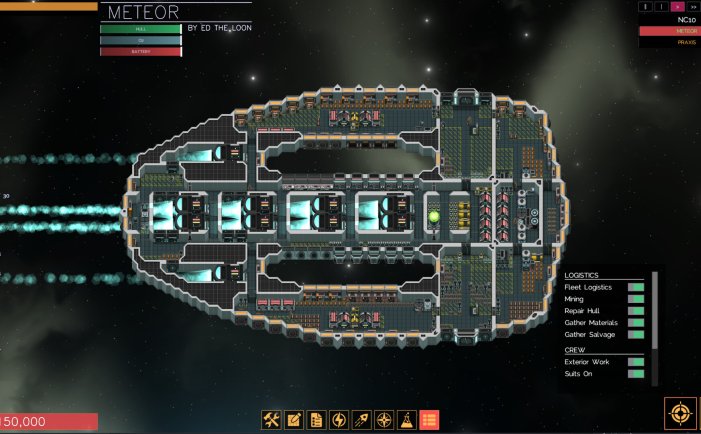Select the Praxis ship in the fleet list

(x=686, y=43)
